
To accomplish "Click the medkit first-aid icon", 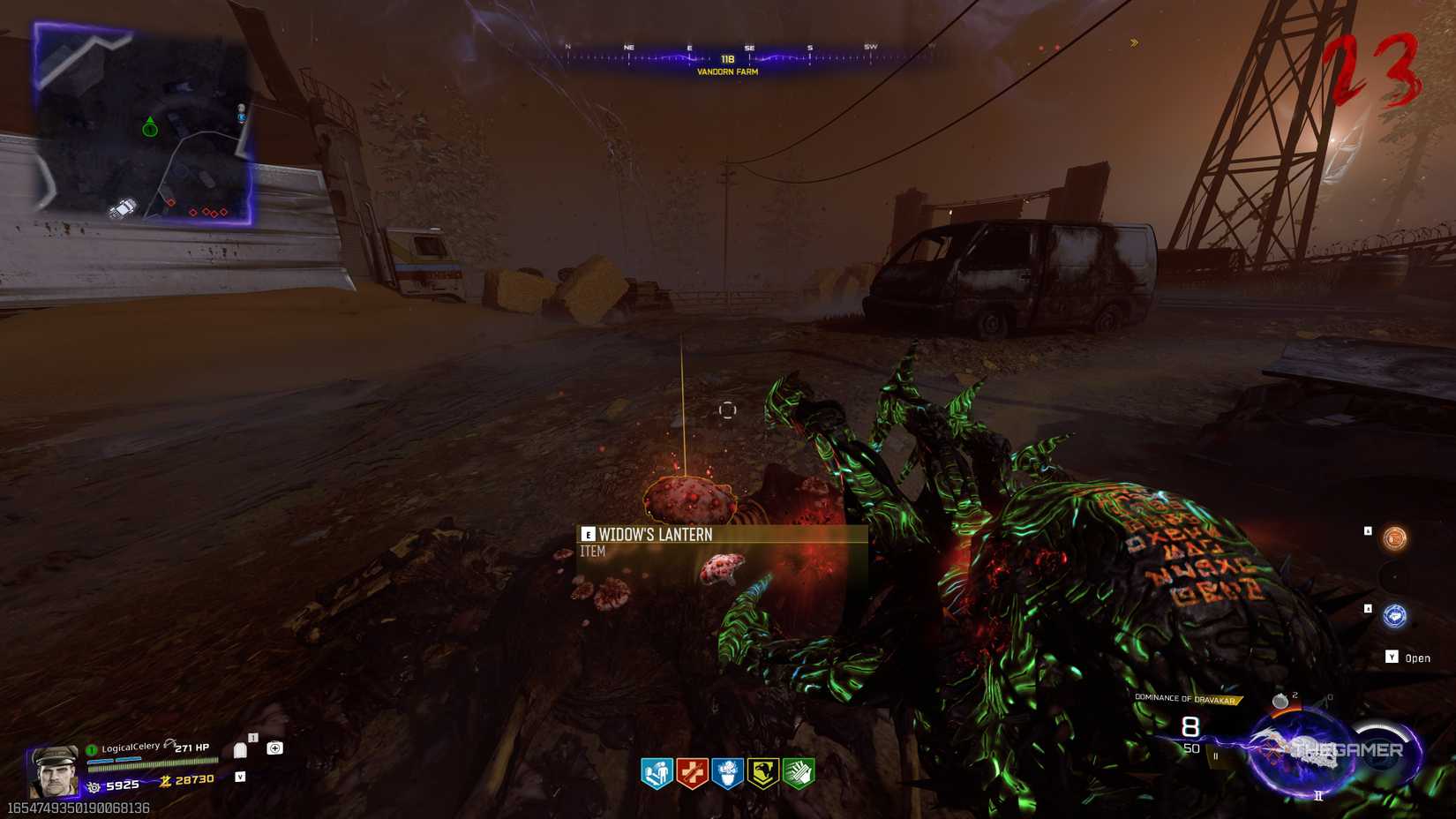I will [x=275, y=750].
